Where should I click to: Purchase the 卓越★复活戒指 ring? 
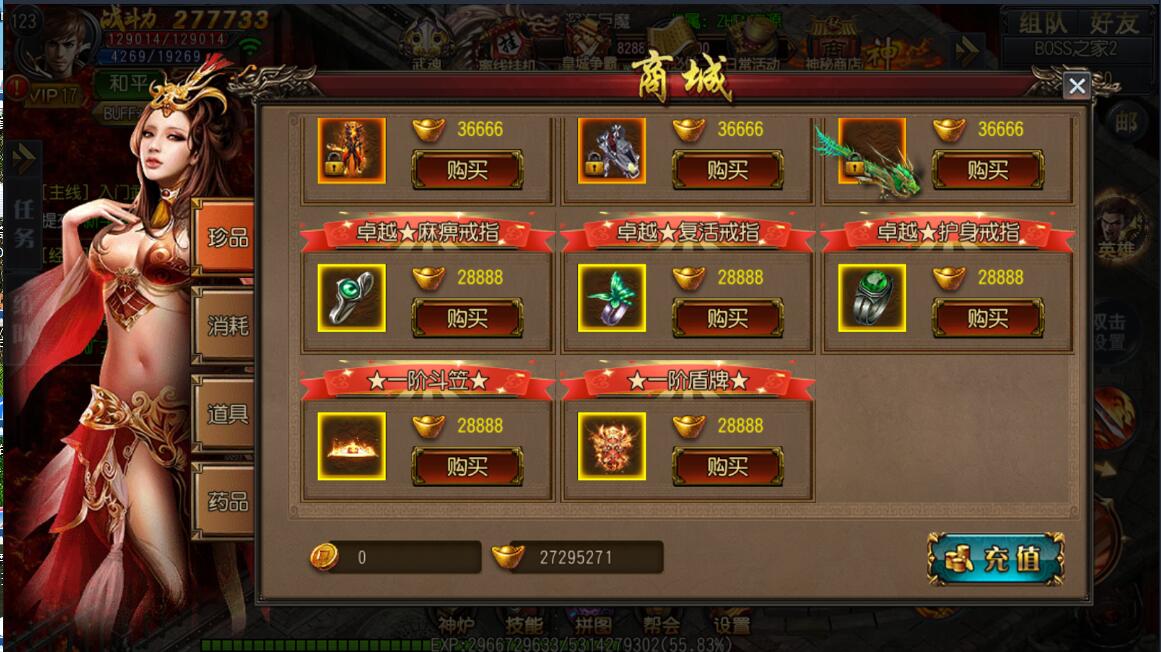click(727, 319)
